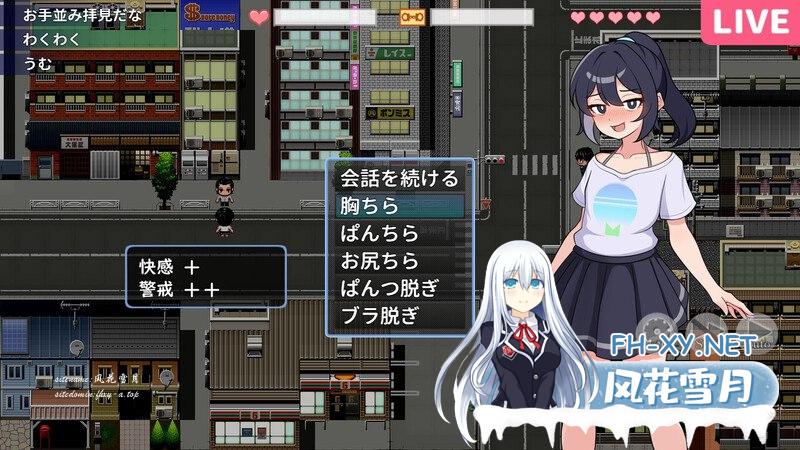
Task: Choose 会話を続ける dialogue option
Action: click(399, 179)
